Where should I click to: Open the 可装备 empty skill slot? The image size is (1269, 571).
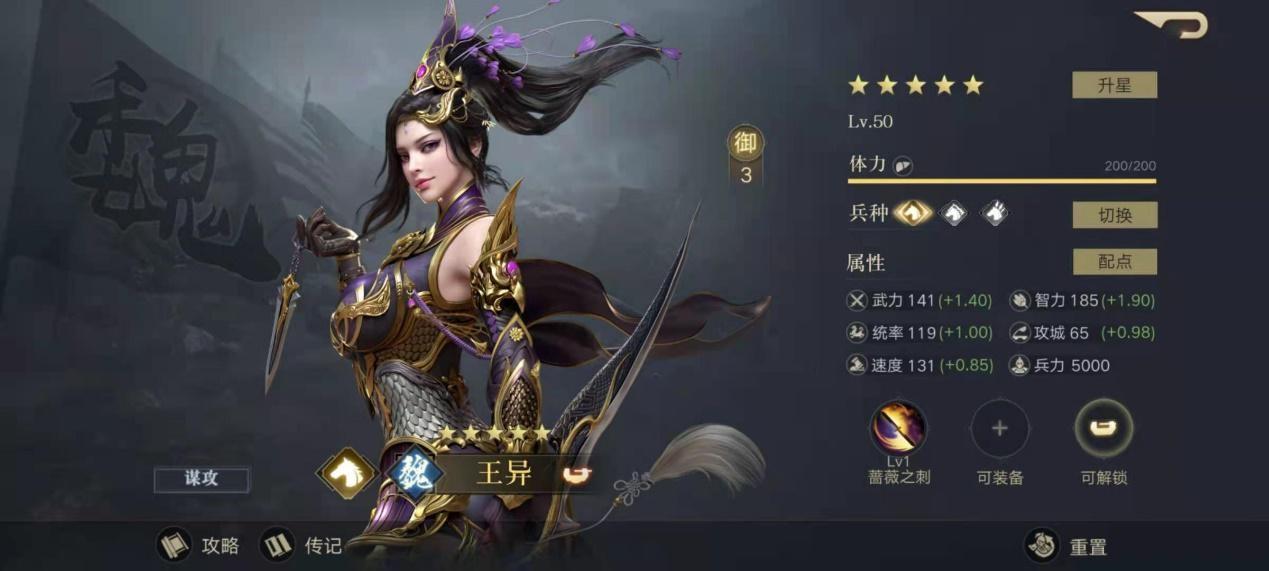click(x=999, y=429)
